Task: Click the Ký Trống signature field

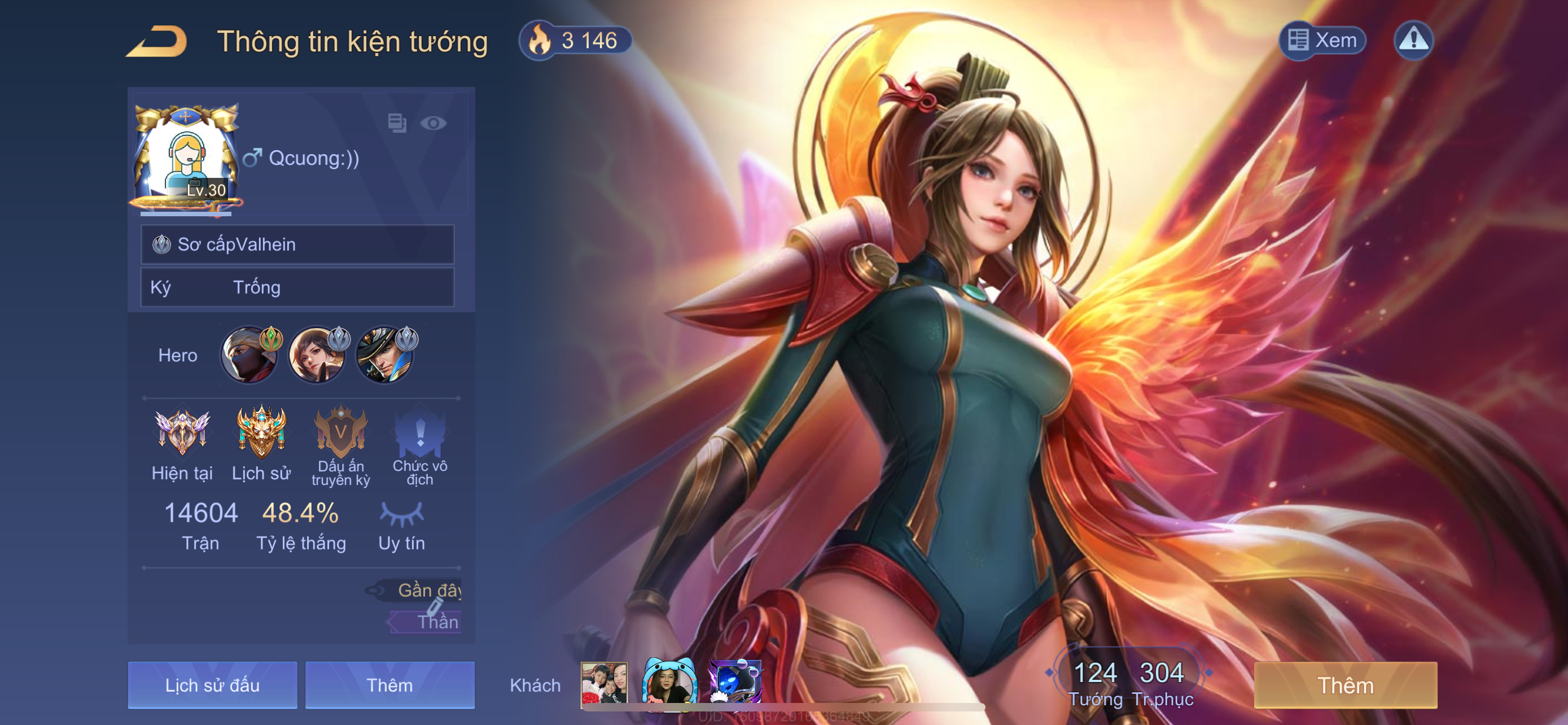Action: (297, 287)
